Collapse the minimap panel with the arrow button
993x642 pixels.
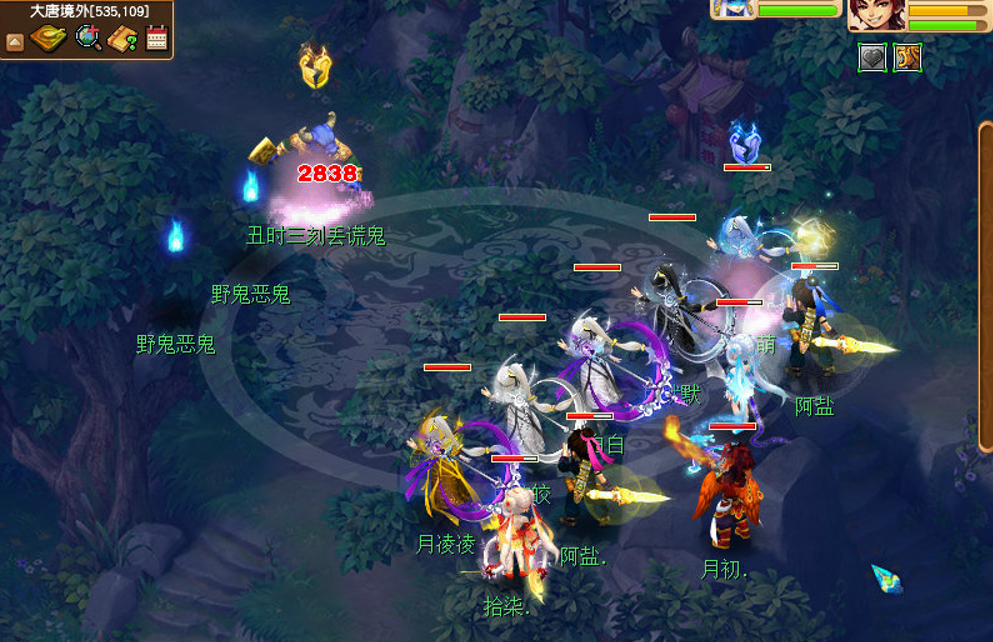[x=15, y=42]
